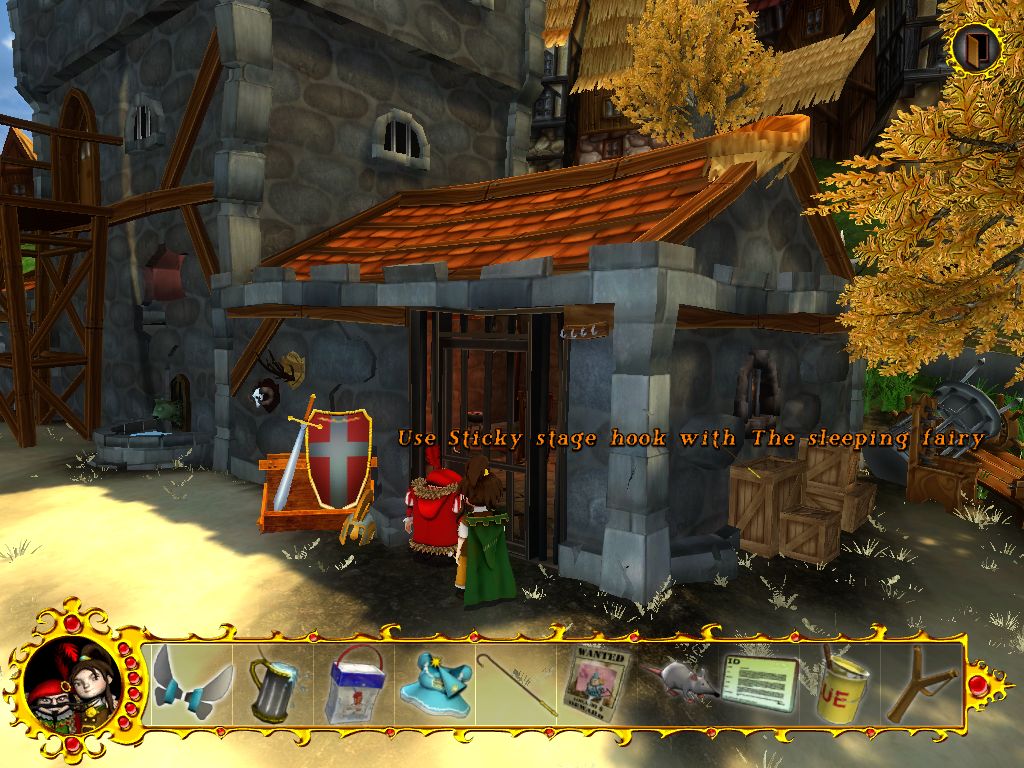
Task: Pick the wooden slingshot item
Action: (x=920, y=685)
